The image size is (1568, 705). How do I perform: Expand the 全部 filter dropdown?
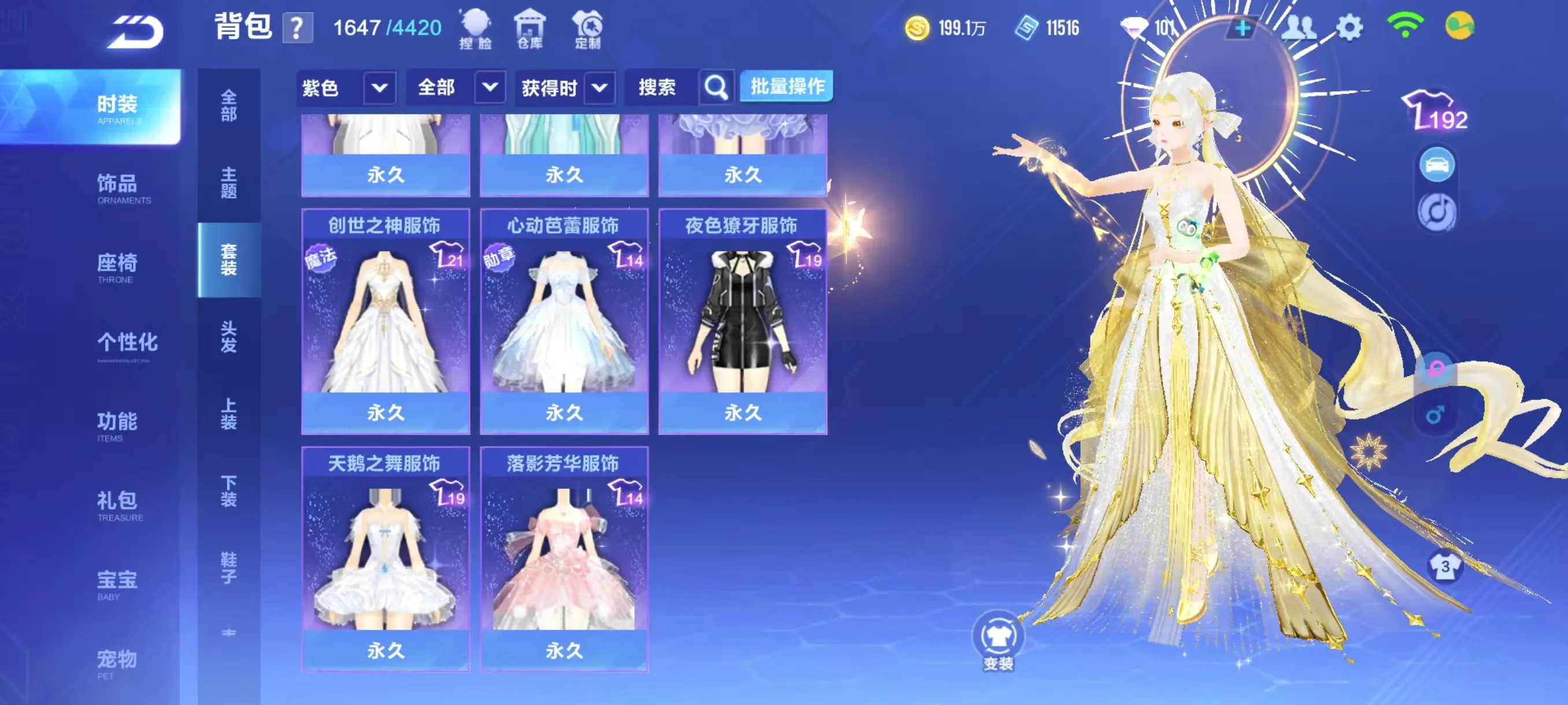coord(489,88)
